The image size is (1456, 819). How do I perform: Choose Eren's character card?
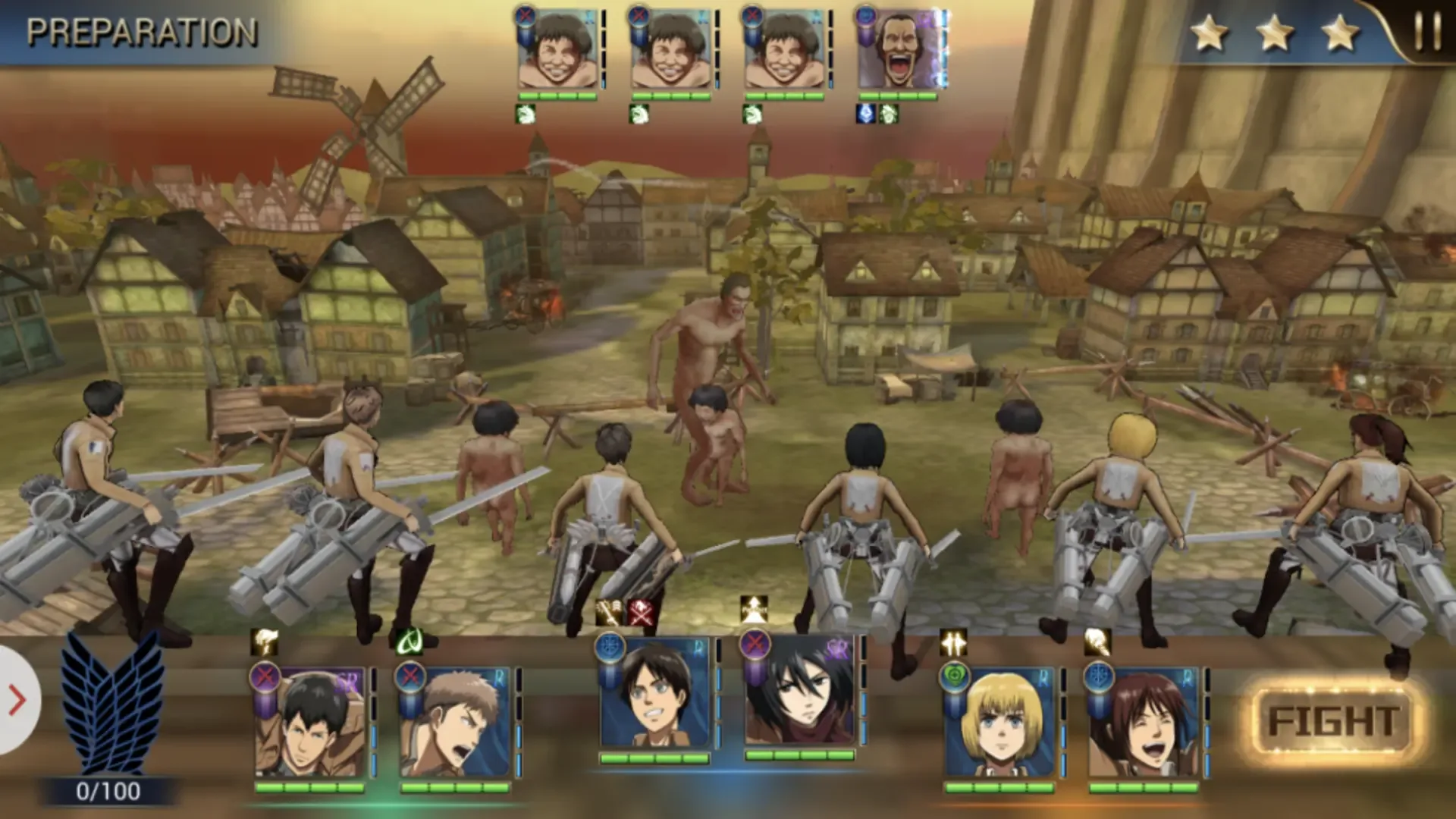point(654,694)
